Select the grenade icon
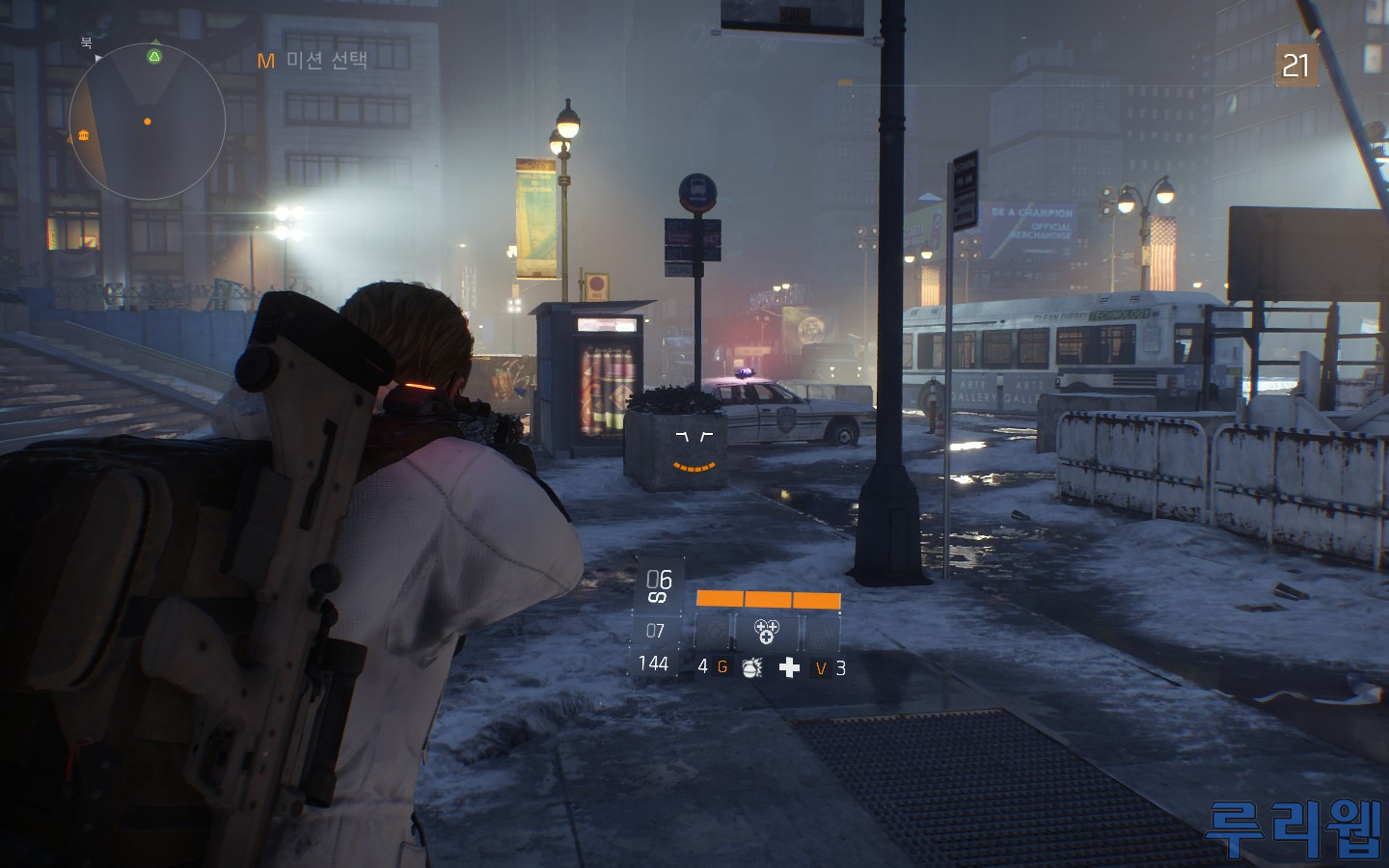The image size is (1389, 868). coord(752,667)
